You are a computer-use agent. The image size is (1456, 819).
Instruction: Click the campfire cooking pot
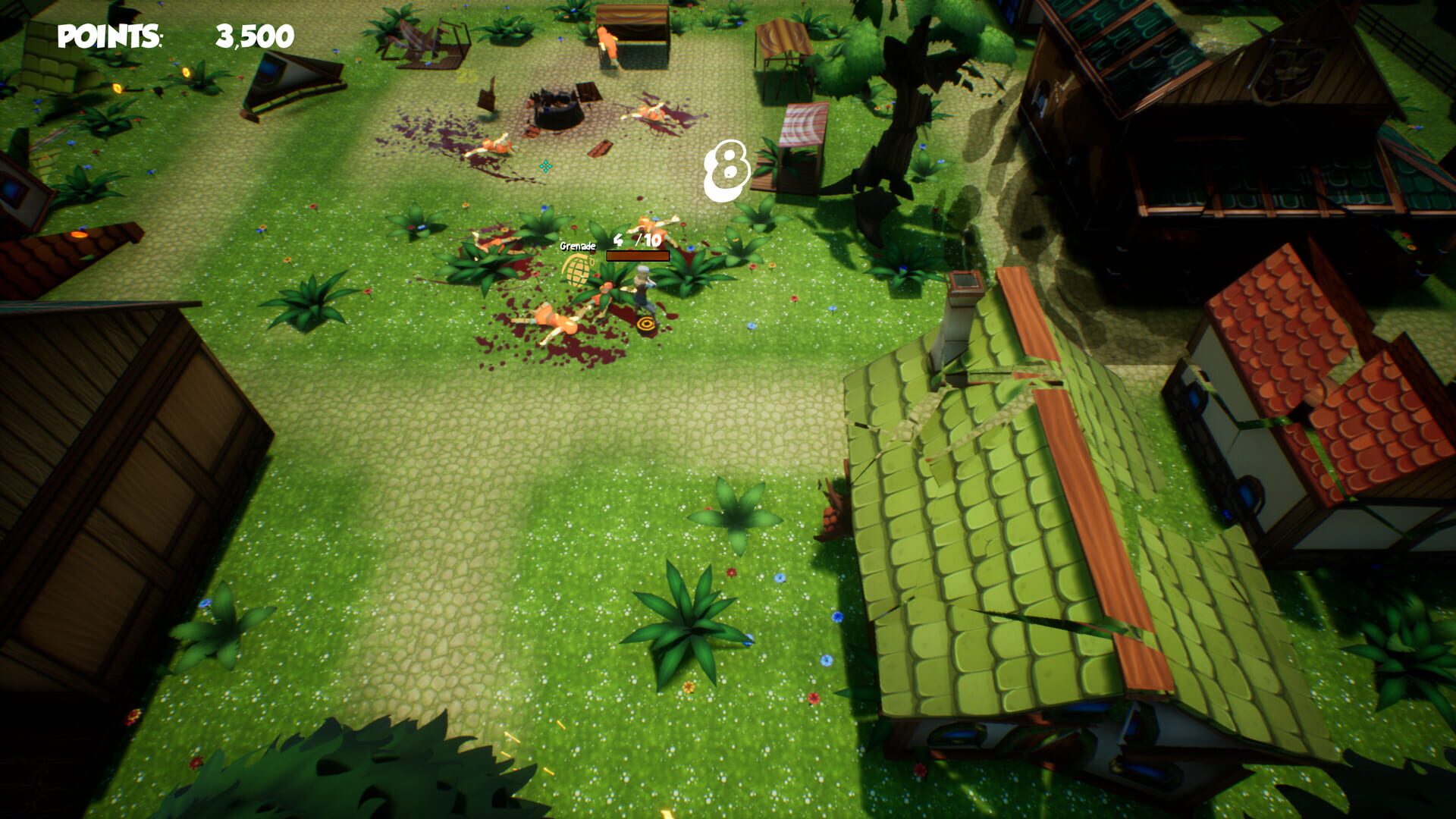tap(557, 112)
